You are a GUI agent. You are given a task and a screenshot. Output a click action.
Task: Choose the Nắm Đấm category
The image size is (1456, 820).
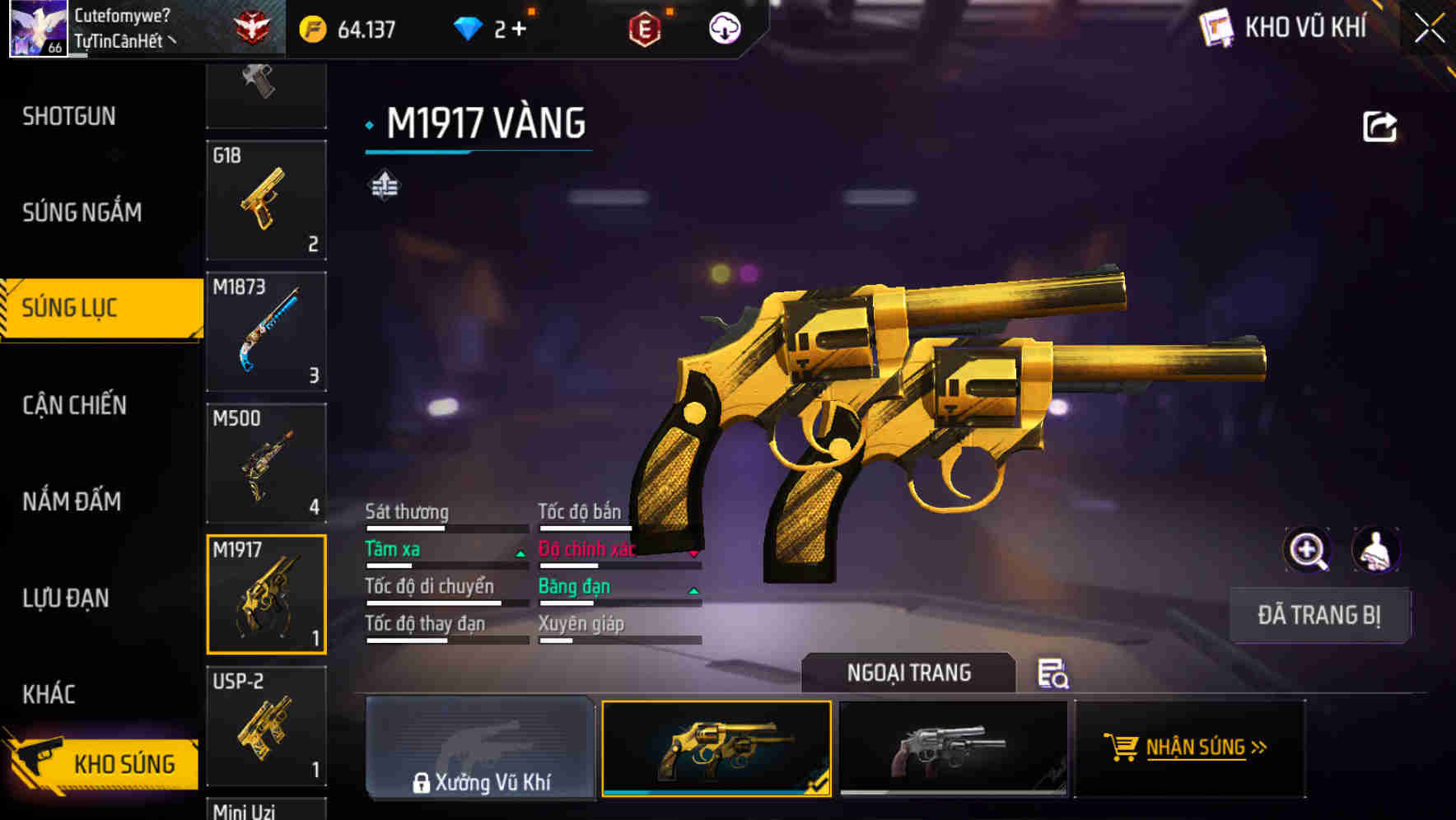(x=72, y=501)
